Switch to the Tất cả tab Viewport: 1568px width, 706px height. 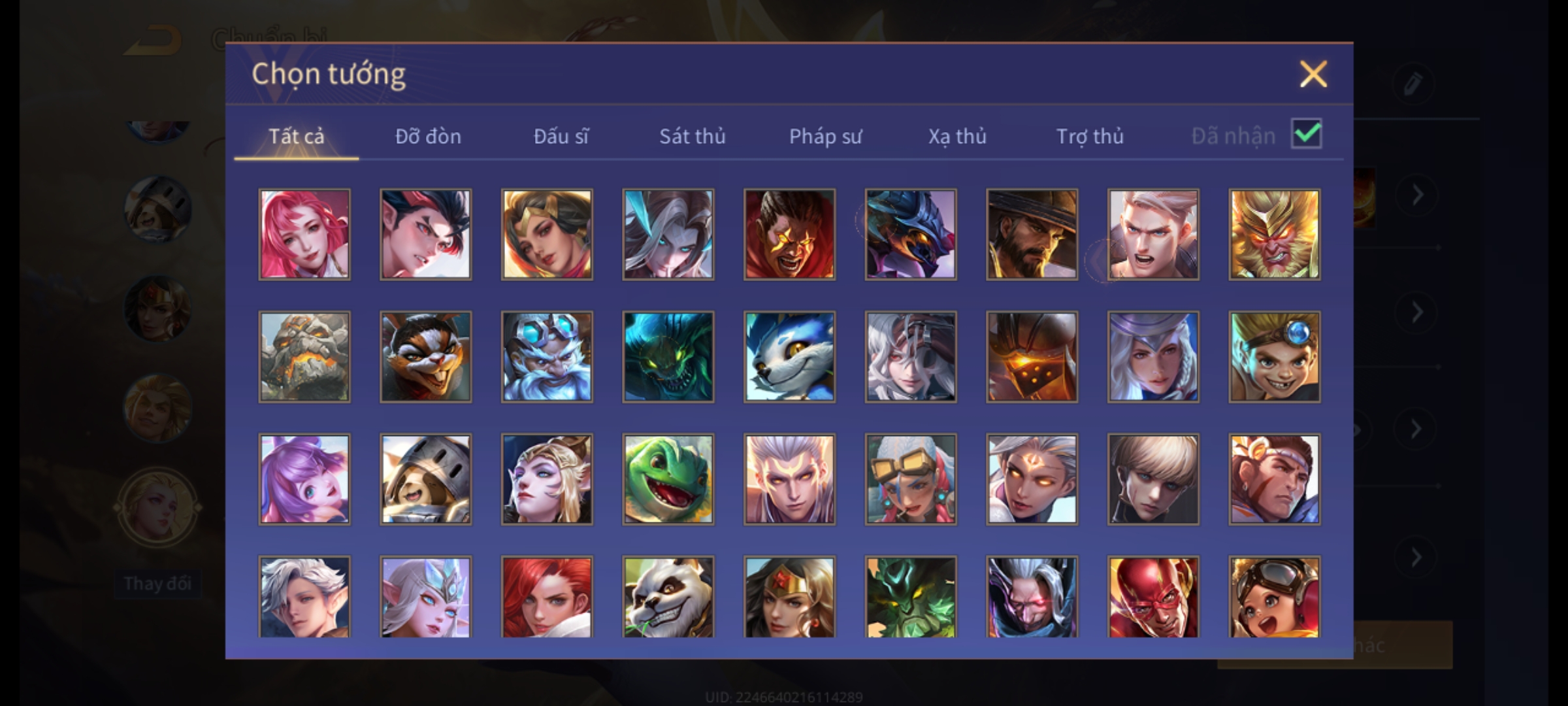point(296,136)
